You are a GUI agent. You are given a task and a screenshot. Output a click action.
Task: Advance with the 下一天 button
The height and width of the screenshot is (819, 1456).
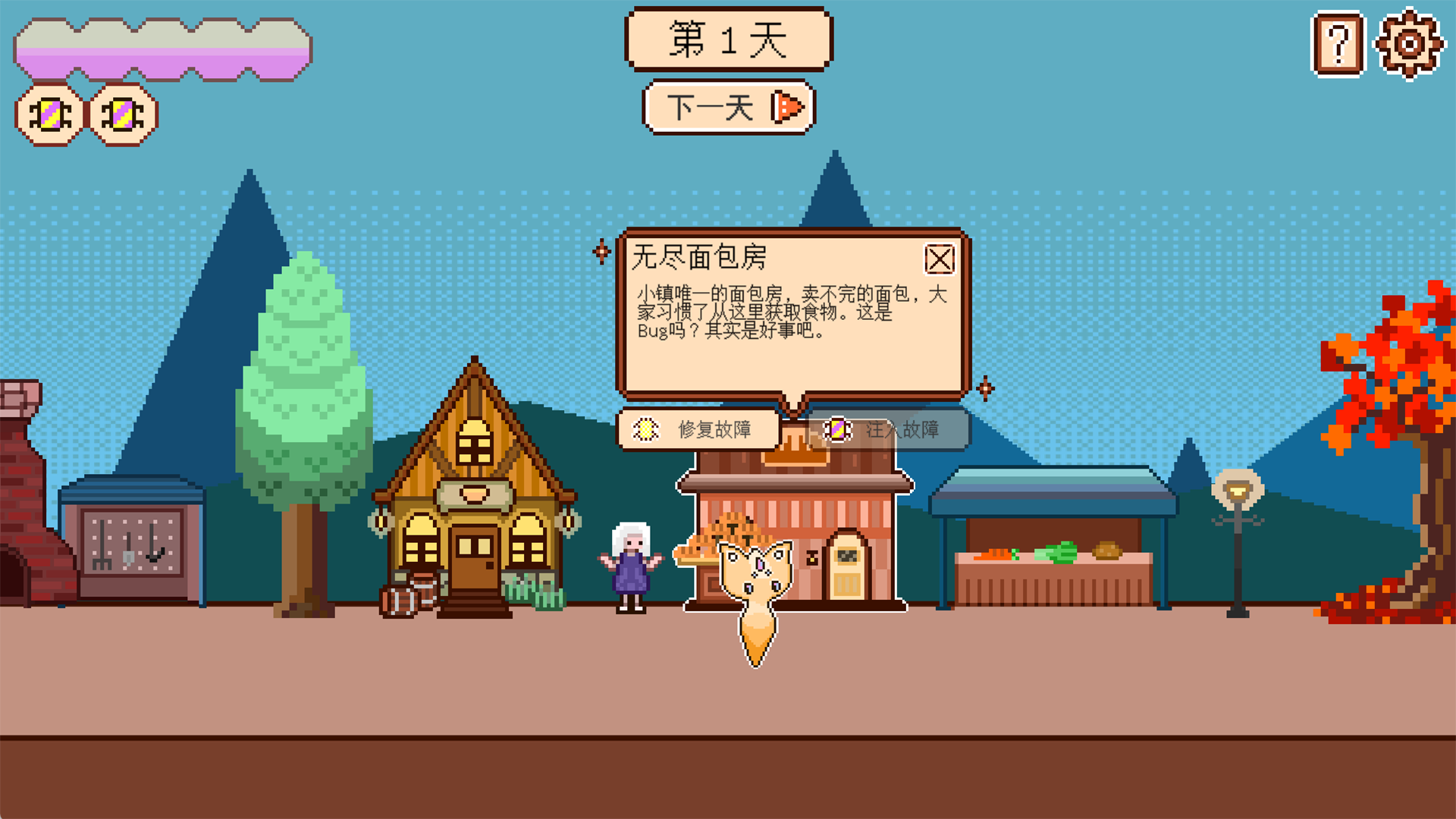point(729,108)
